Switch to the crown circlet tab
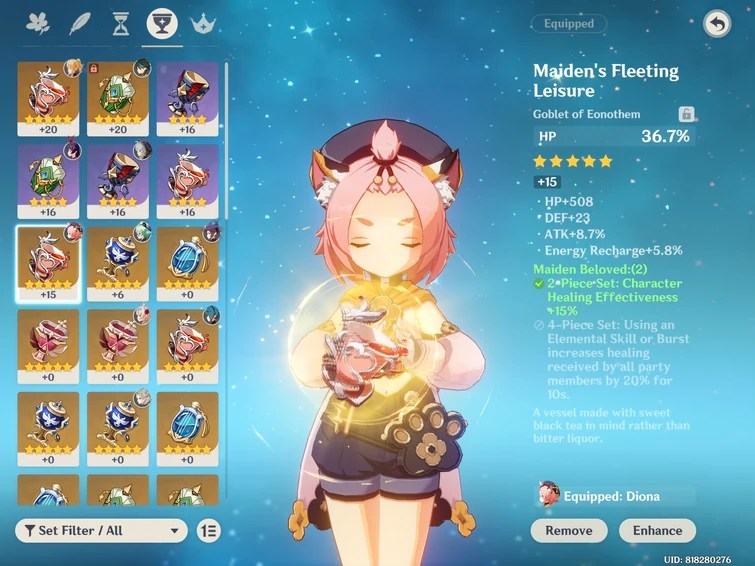 (x=204, y=23)
